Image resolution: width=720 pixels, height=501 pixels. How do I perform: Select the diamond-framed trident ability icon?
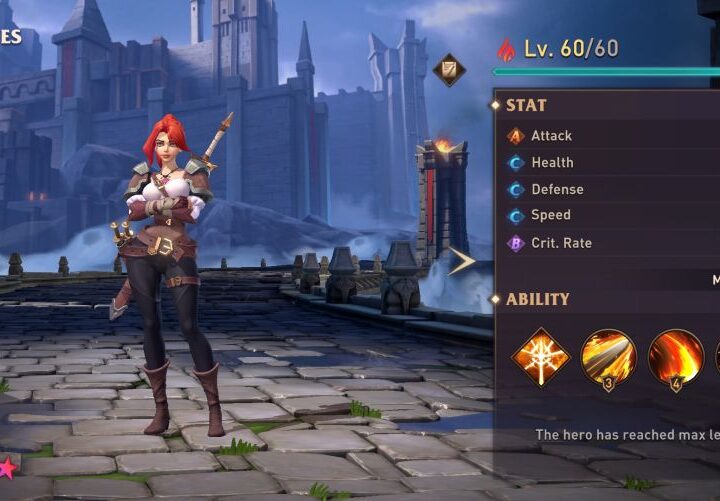pos(540,357)
